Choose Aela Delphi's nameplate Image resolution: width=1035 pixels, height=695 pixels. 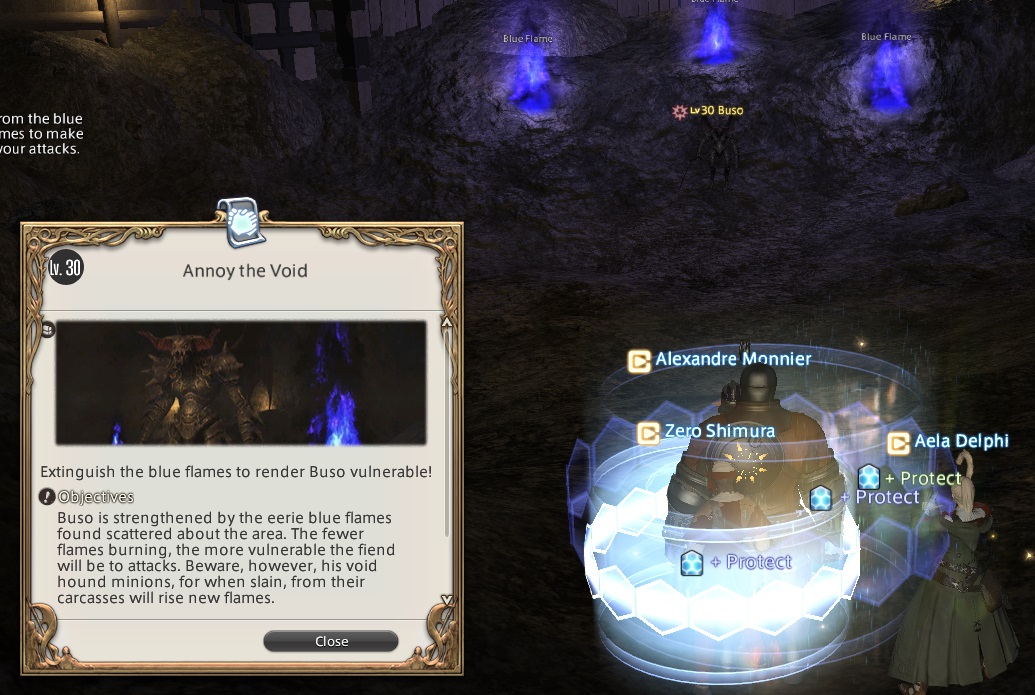tap(960, 441)
